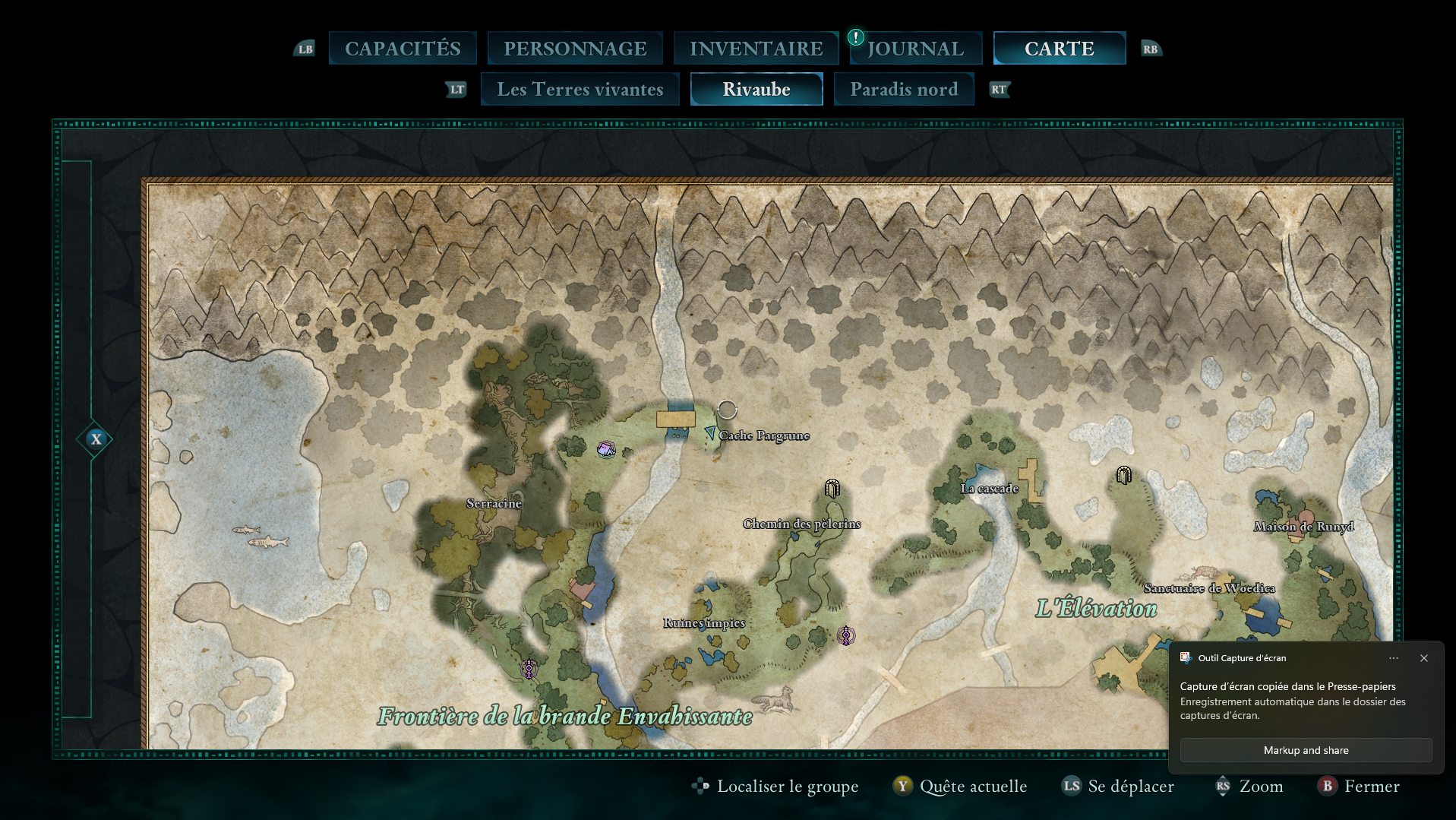This screenshot has width=1456, height=820.
Task: Expand the side panel with the X diamond
Action: click(95, 439)
